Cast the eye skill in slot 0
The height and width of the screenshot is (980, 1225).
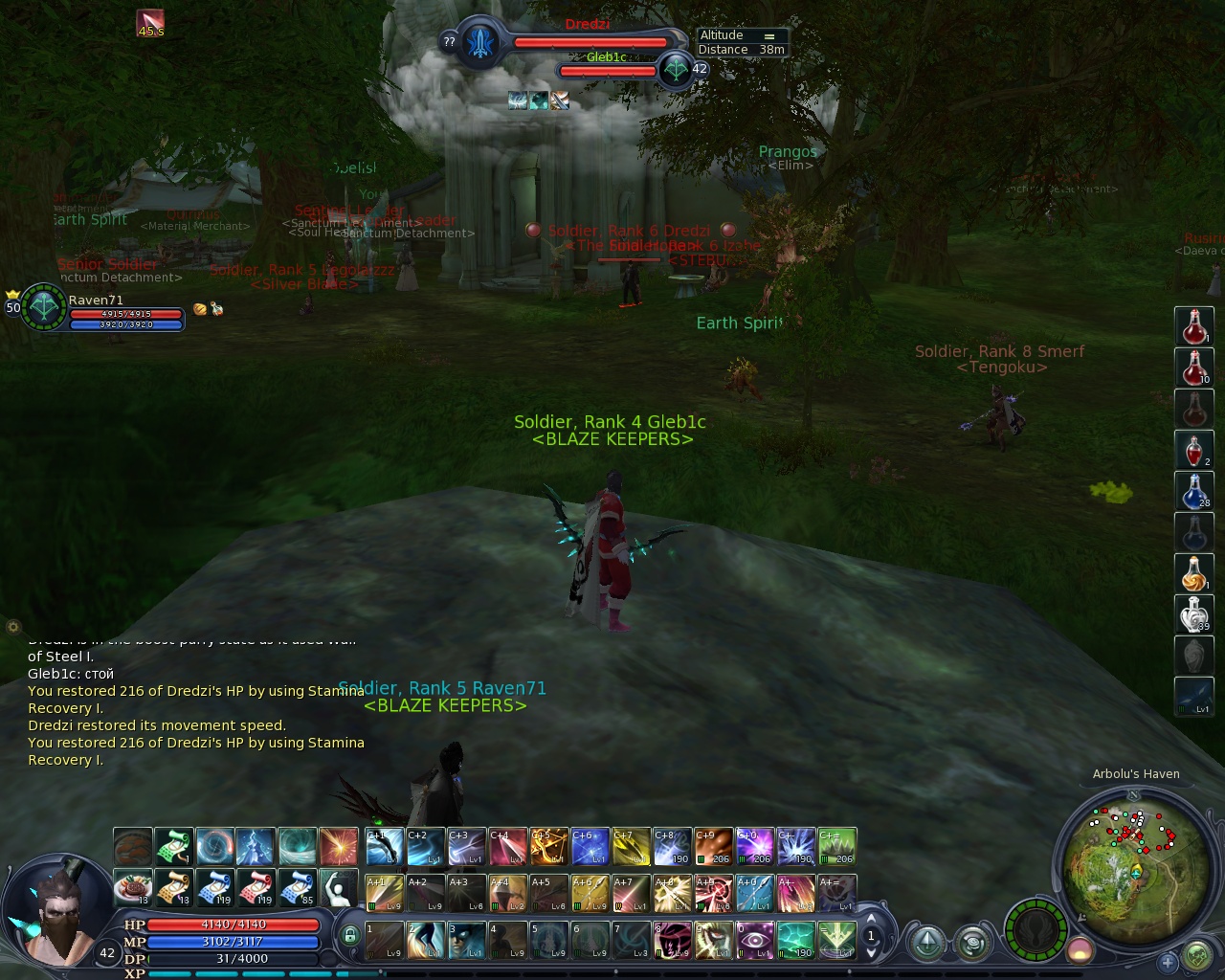tap(754, 940)
